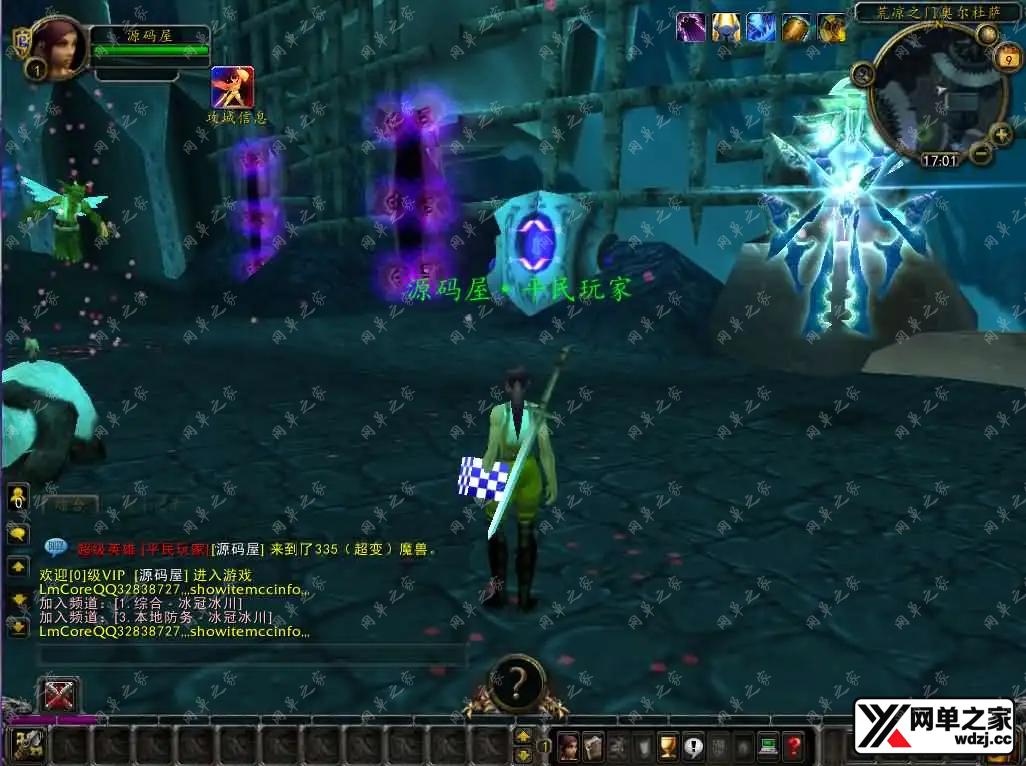Viewport: 1026px width, 766px height.
Task: Open the chat menu speech bubble button
Action: click(18, 534)
